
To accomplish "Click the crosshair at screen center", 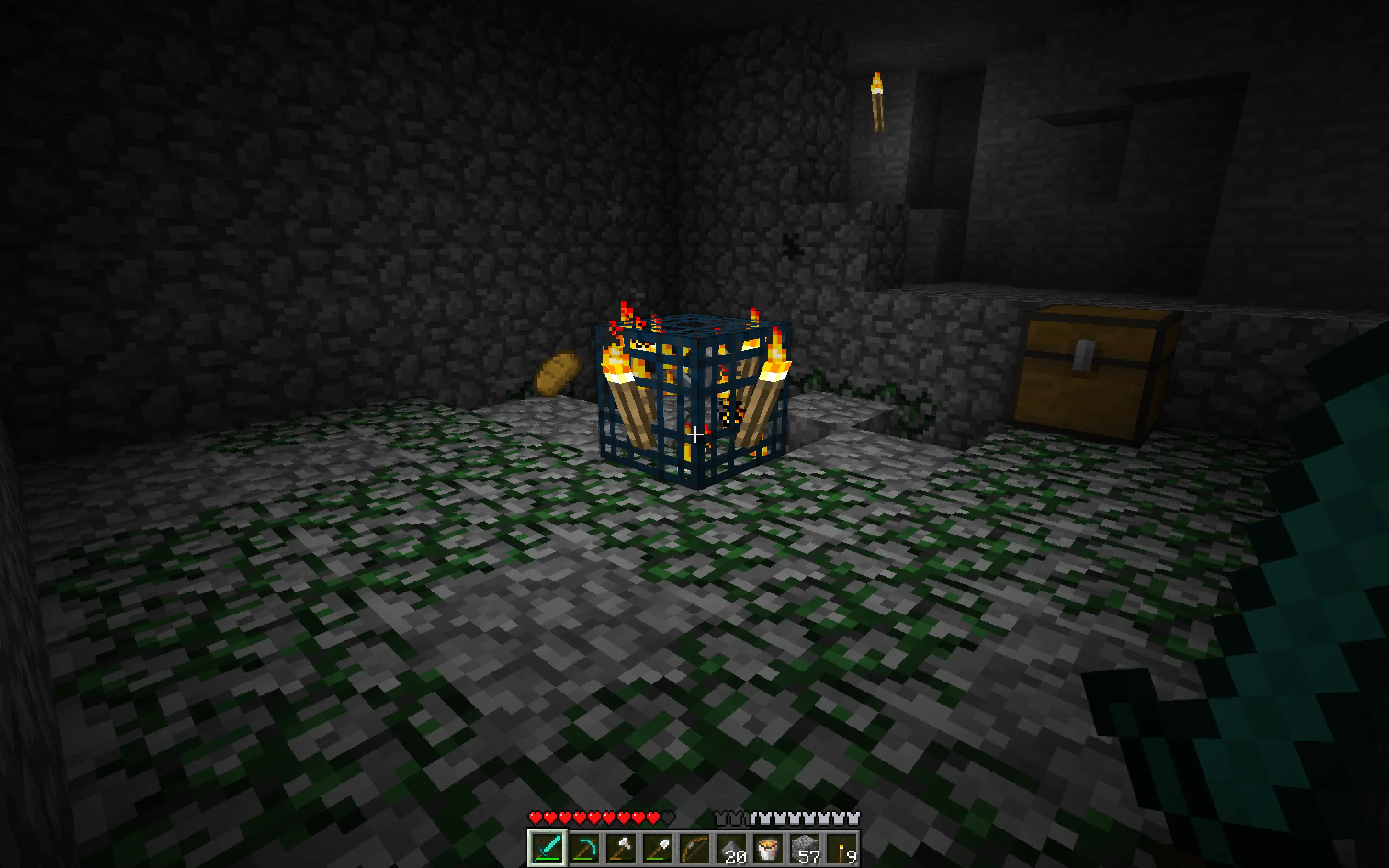I will [694, 434].
